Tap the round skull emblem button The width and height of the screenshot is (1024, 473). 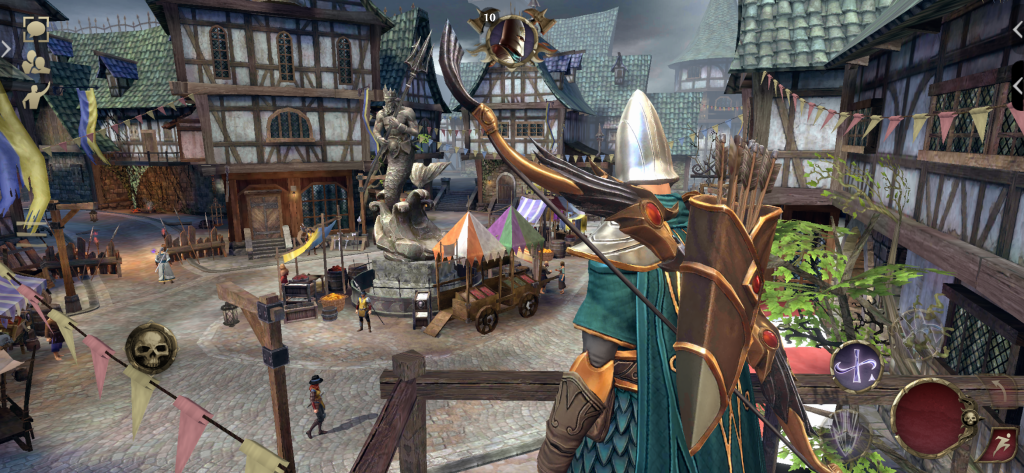pos(151,349)
